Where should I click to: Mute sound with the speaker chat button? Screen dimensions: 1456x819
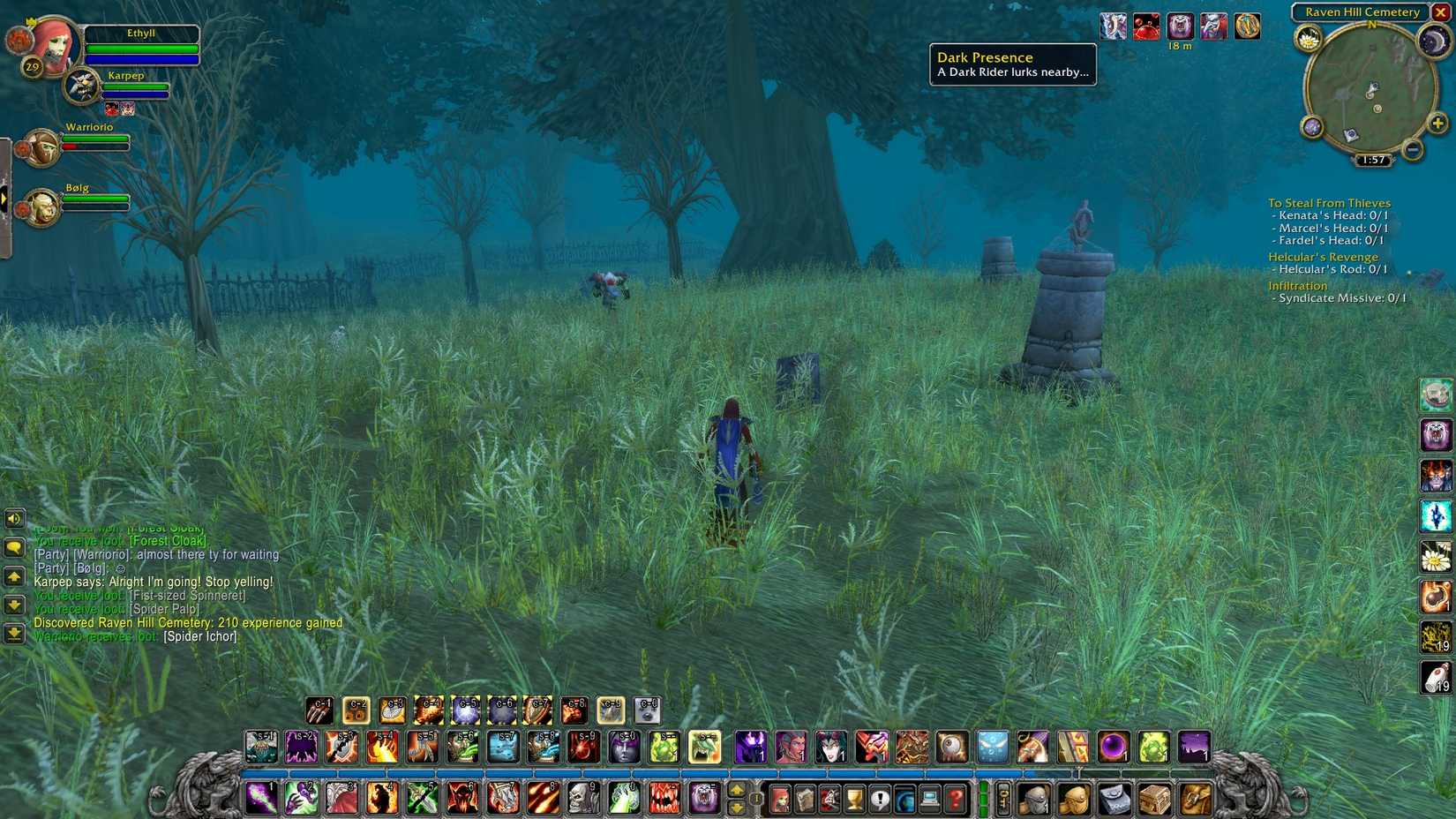point(12,519)
